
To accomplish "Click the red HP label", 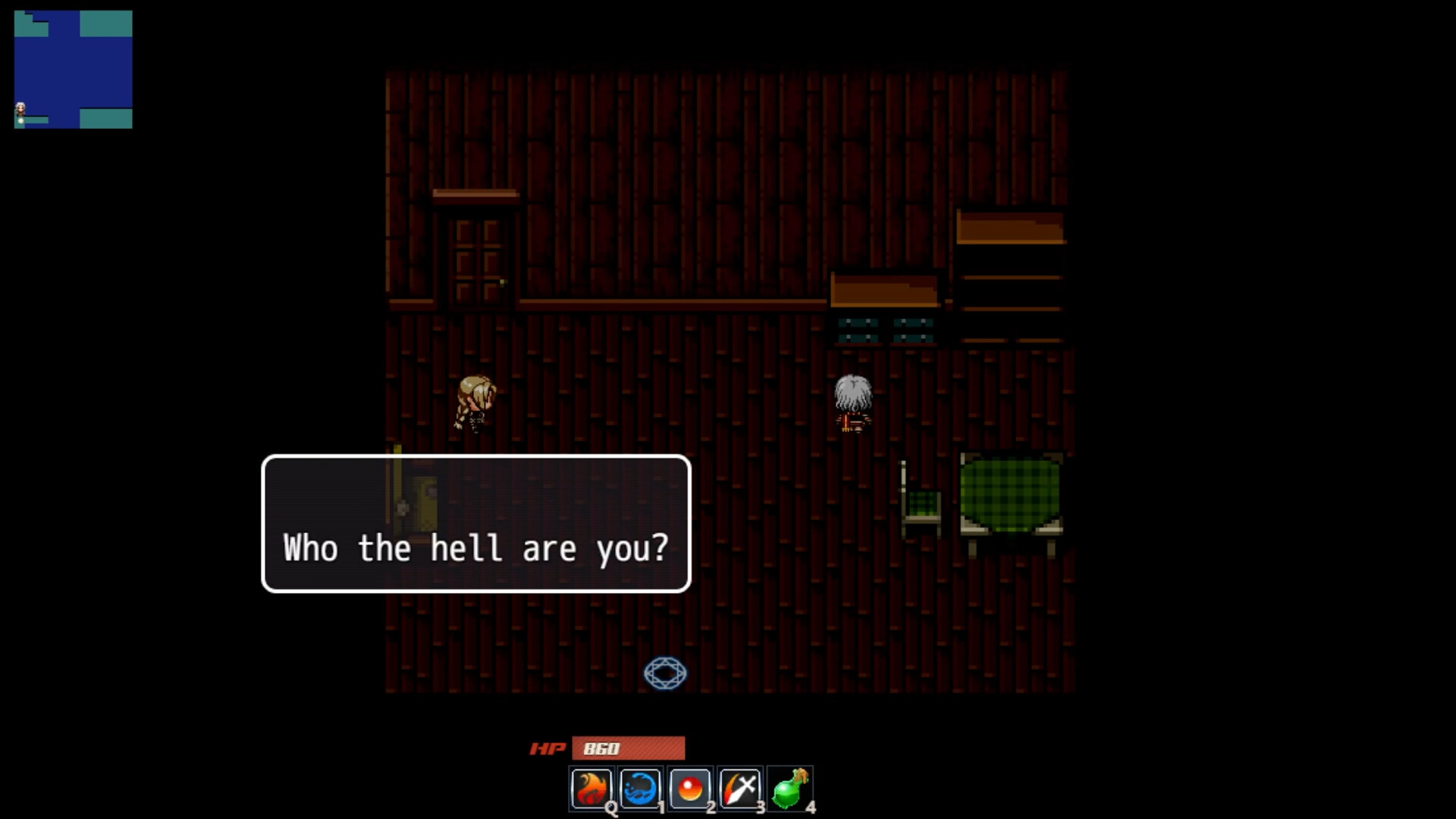I will 548,749.
